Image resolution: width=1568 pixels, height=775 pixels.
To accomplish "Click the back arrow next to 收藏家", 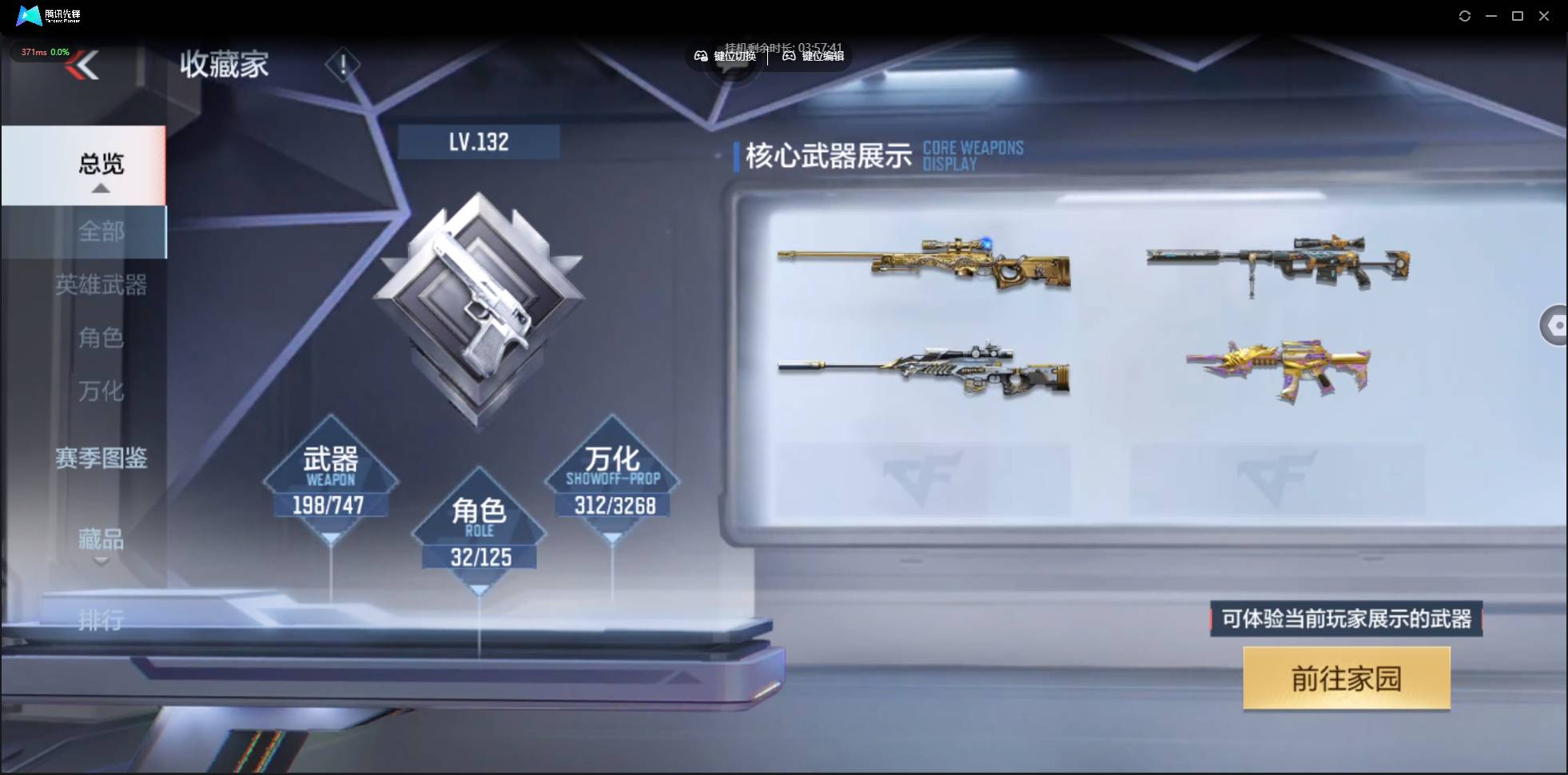I will (82, 66).
